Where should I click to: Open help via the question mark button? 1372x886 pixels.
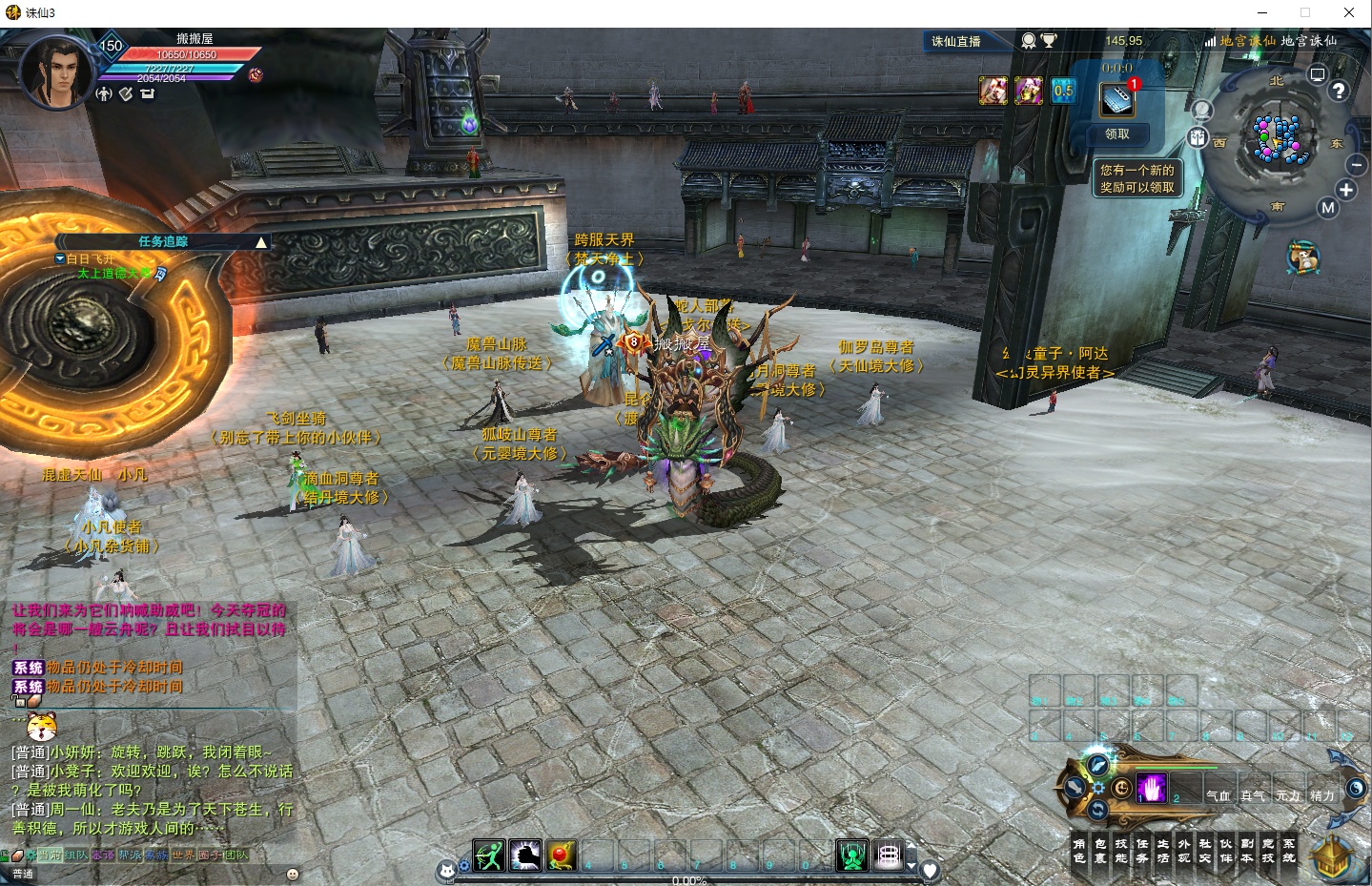click(x=1339, y=91)
